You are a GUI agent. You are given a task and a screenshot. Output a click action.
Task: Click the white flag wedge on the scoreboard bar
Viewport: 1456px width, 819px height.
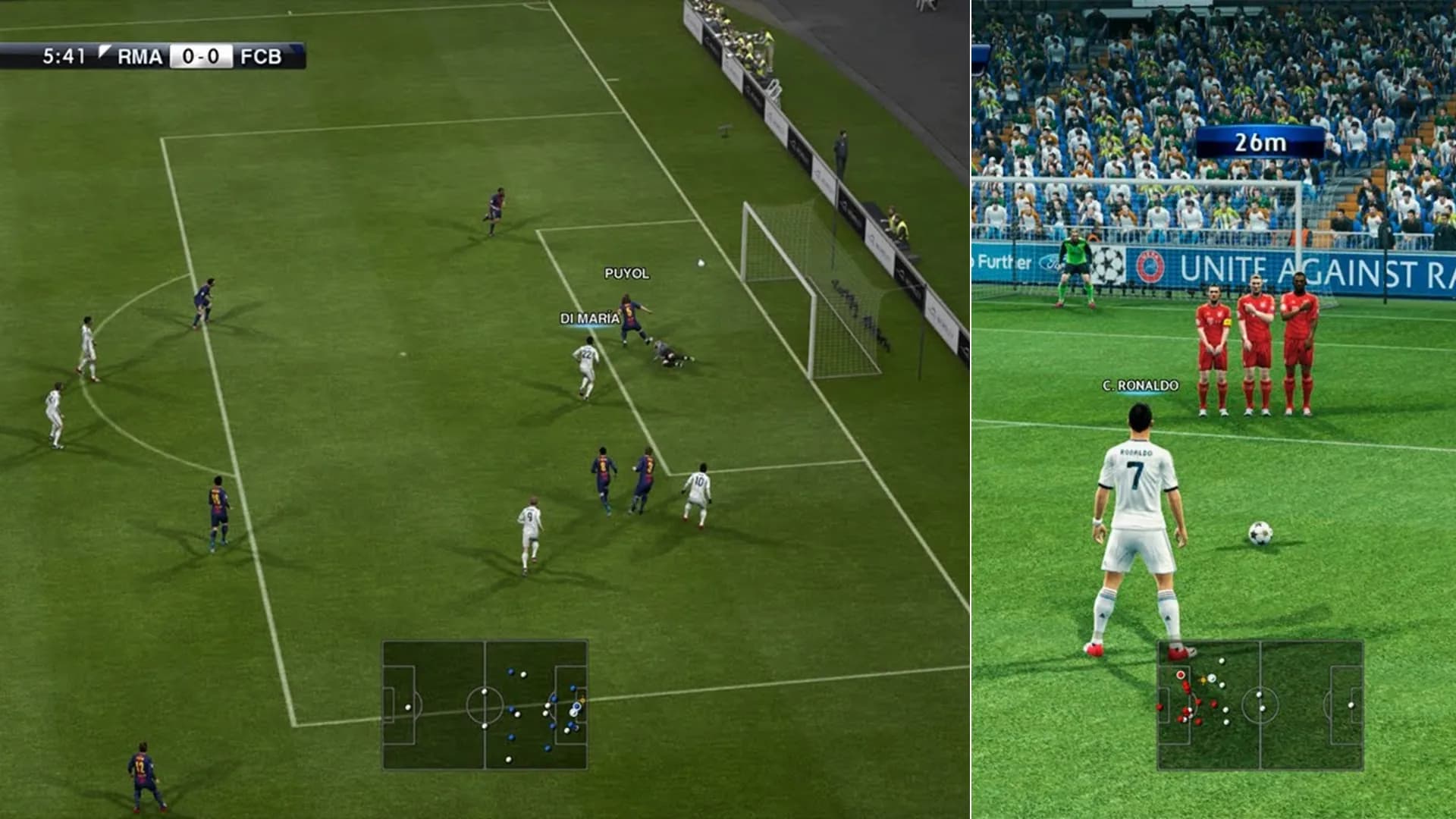tap(102, 52)
